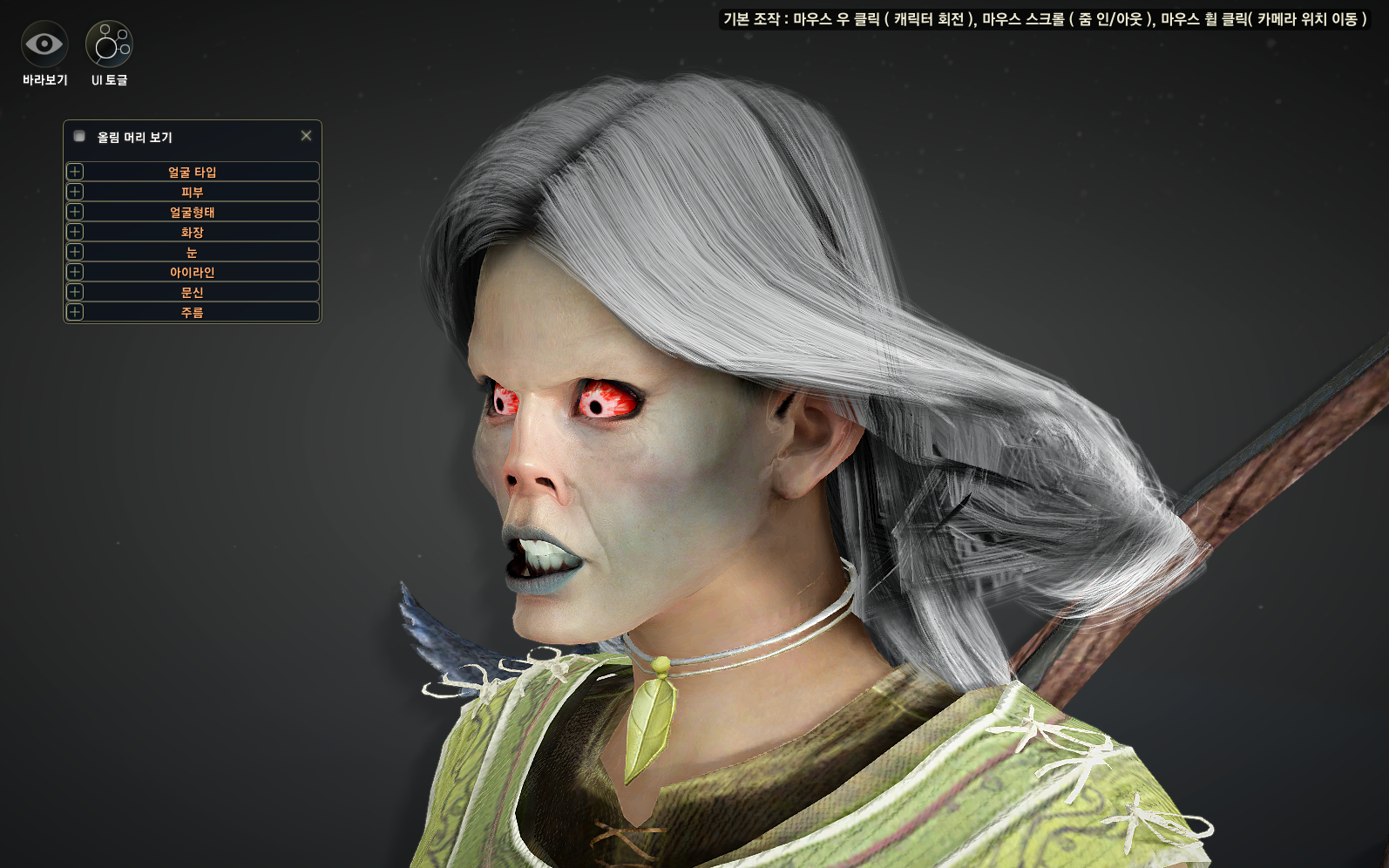Close the face customization panel
The height and width of the screenshot is (868, 1389).
[x=306, y=136]
